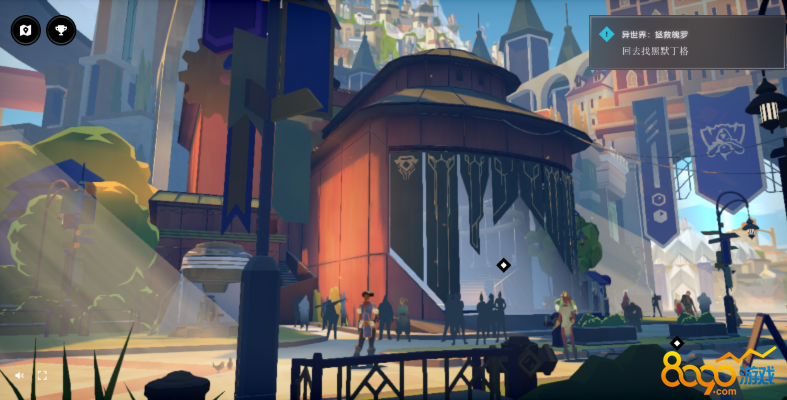Open the trophy achievements icon
The height and width of the screenshot is (400, 787).
click(60, 30)
